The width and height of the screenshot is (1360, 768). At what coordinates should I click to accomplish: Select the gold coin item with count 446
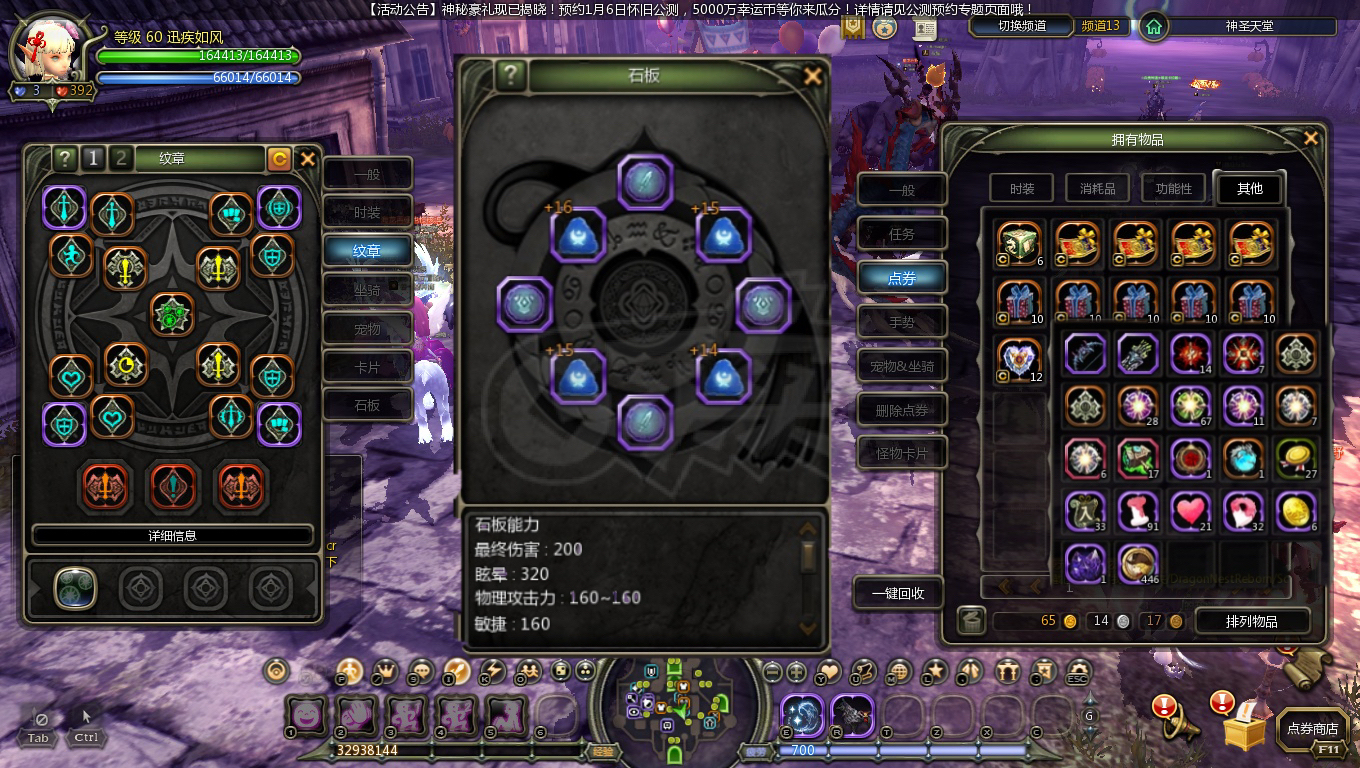pyautogui.click(x=1137, y=564)
